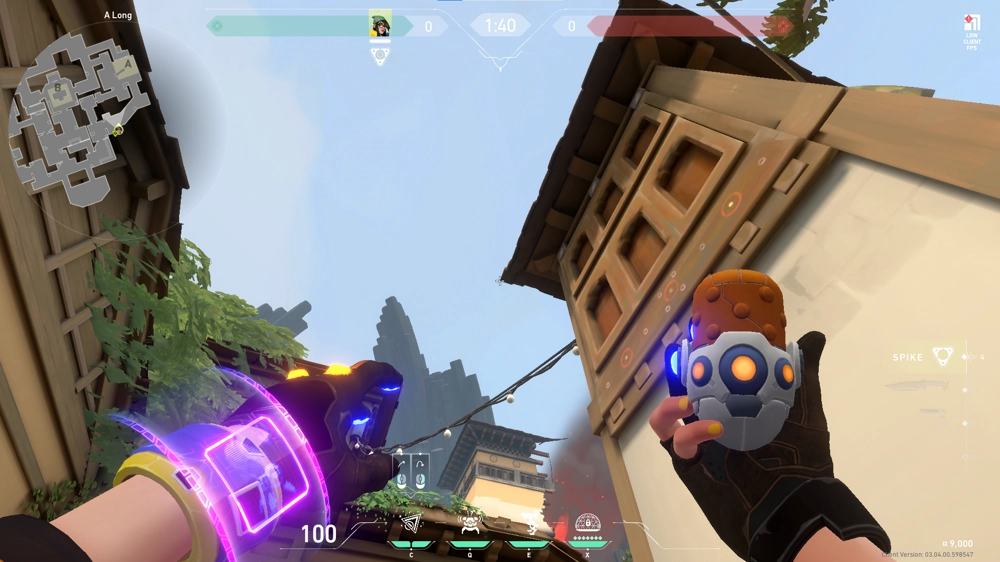Click the spike carrier icon below the portrait

[x=380, y=56]
